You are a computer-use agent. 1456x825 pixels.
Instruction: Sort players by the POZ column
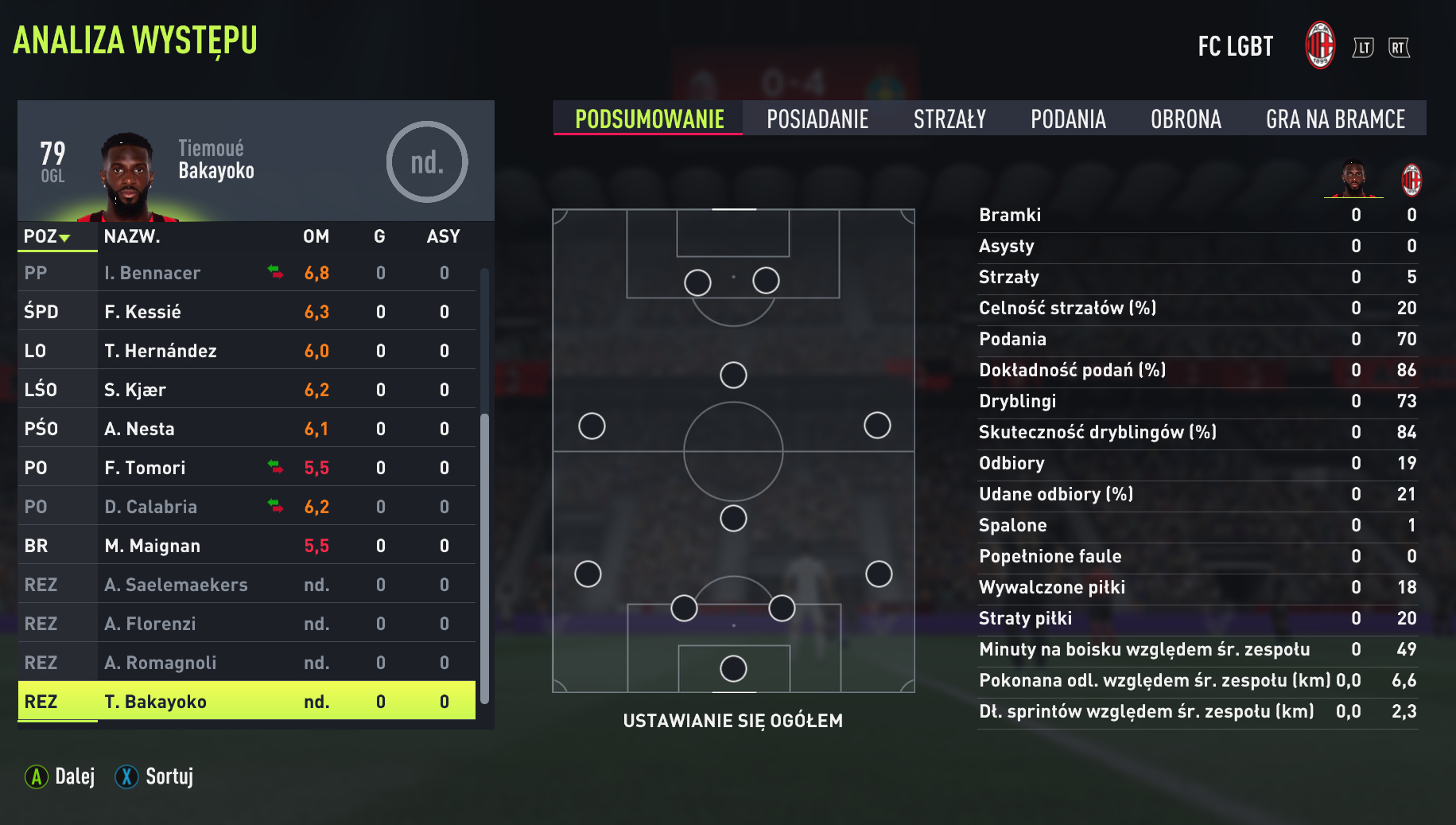(x=47, y=236)
